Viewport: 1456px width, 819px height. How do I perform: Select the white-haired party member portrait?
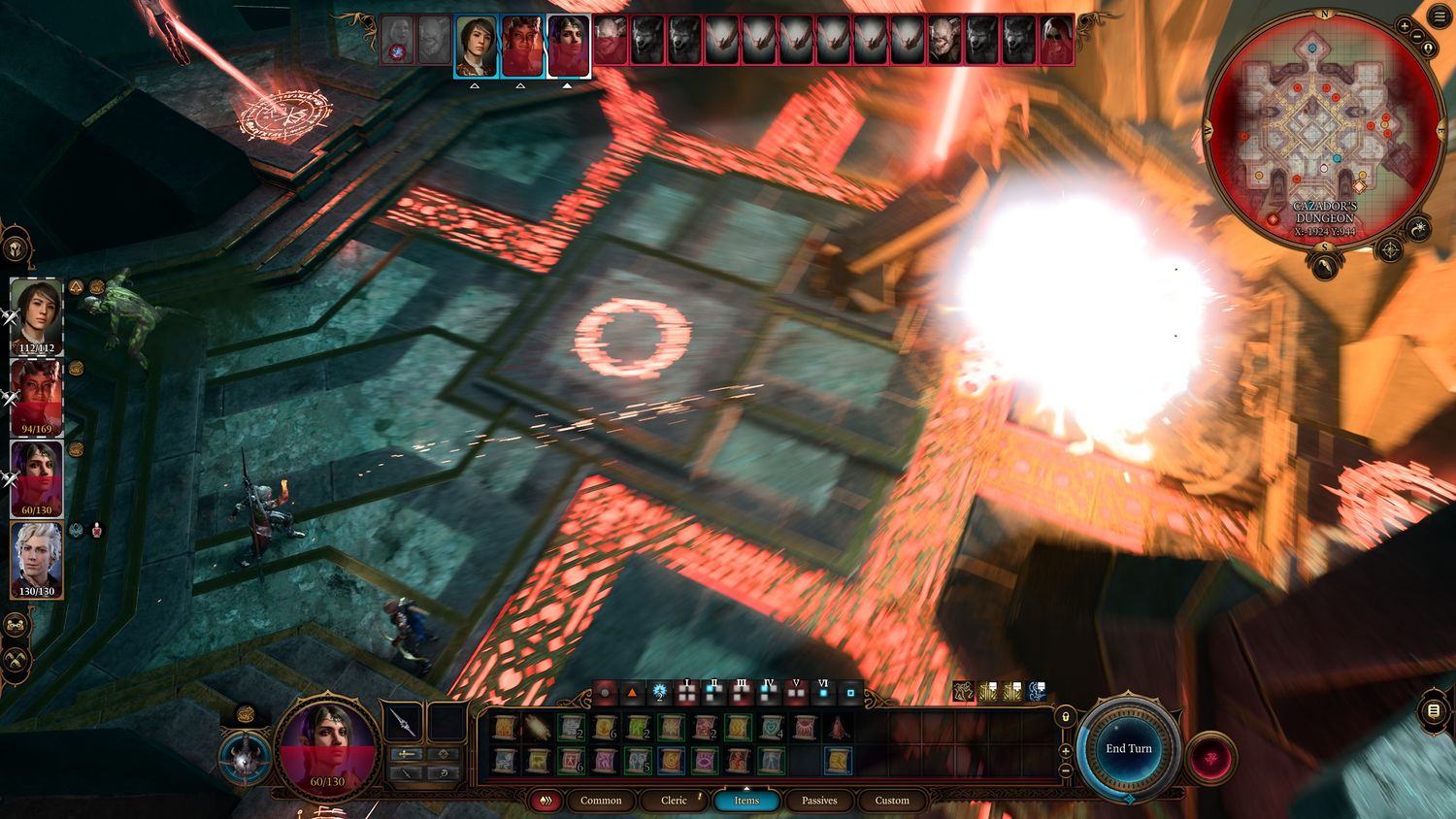pos(37,559)
